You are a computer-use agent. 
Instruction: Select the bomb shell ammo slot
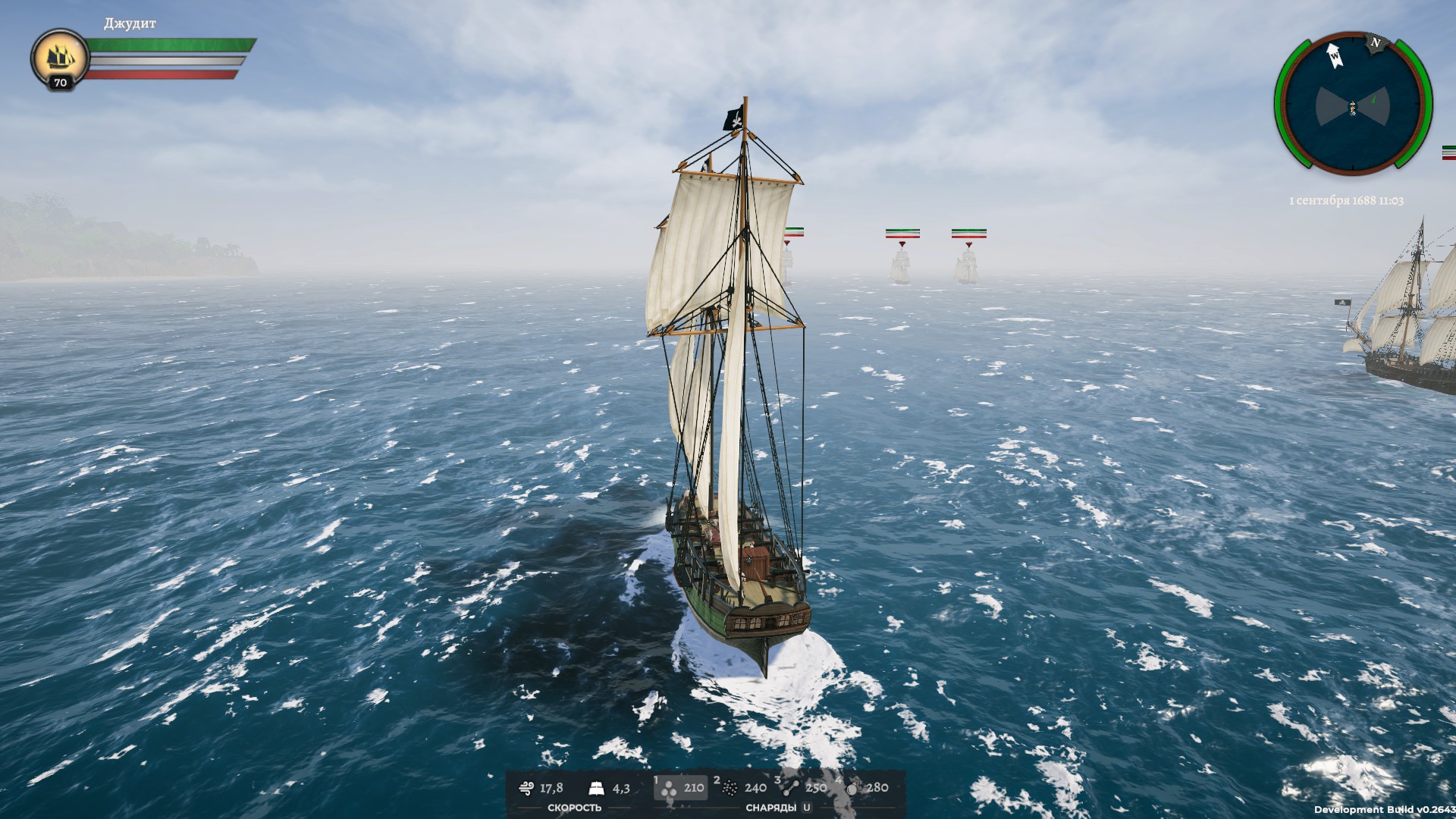coord(864,788)
